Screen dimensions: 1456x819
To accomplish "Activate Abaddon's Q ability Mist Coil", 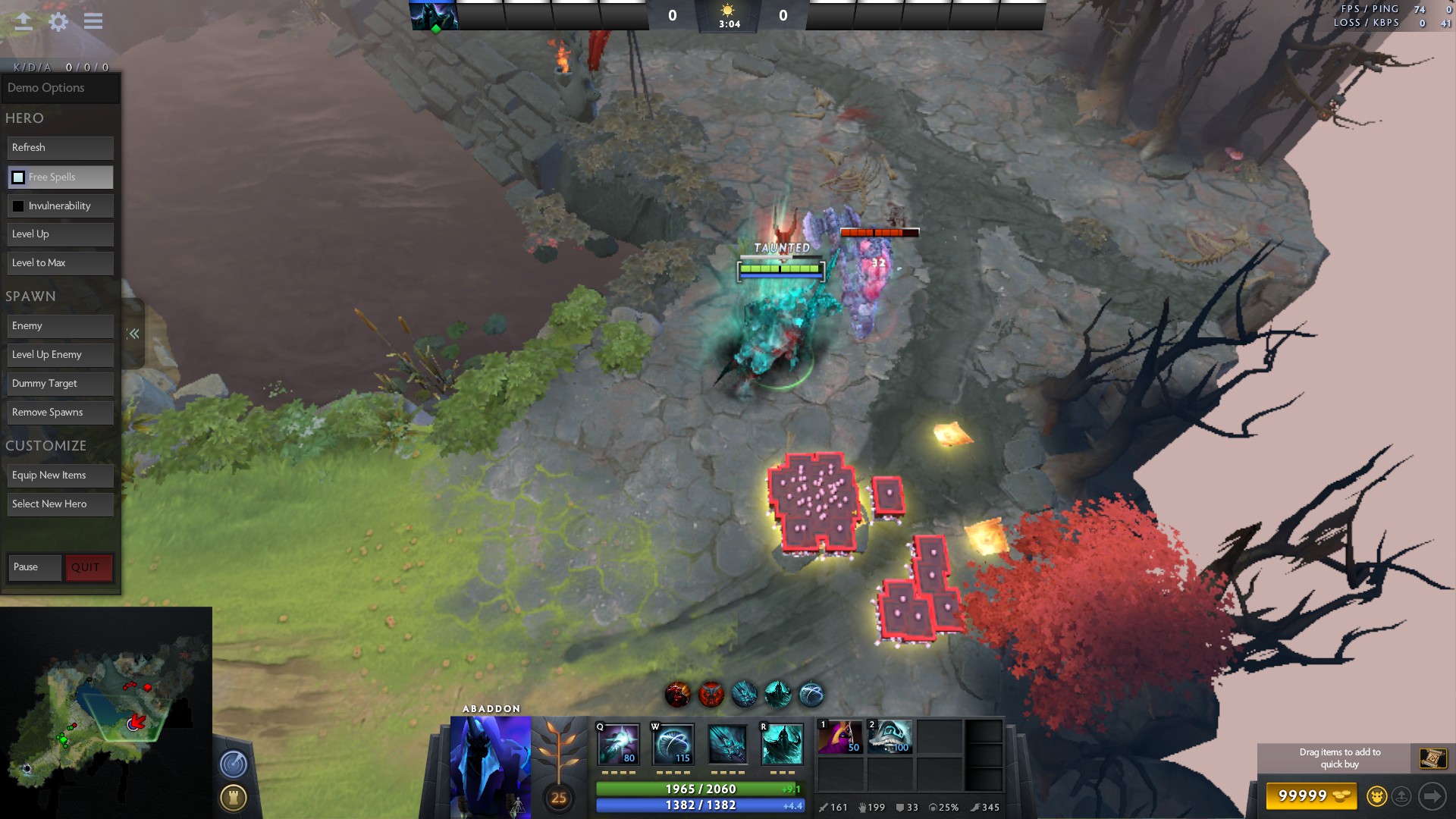I will pyautogui.click(x=619, y=744).
